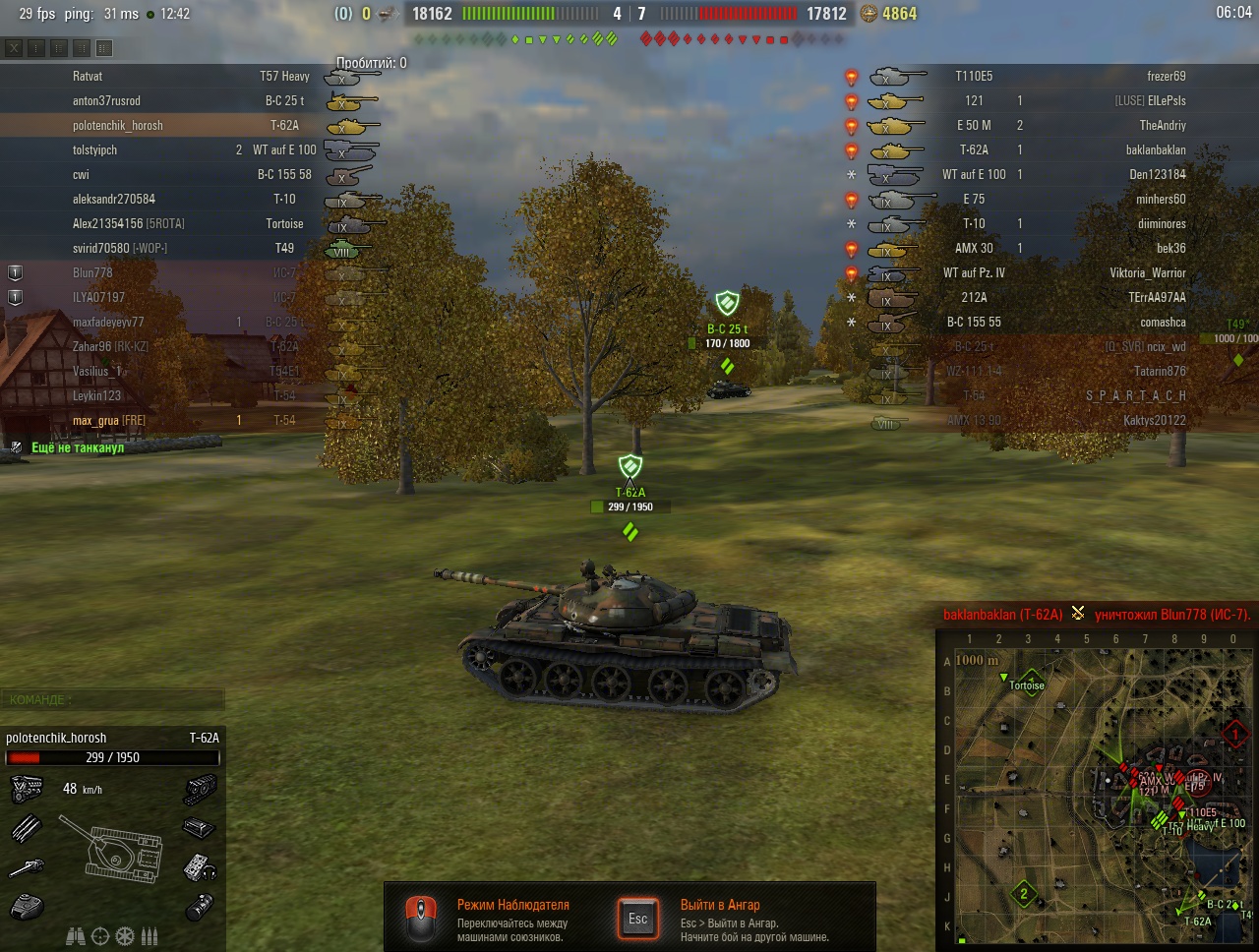Click the ammo rack shells icon
This screenshot has height=952, width=1259.
point(27,828)
